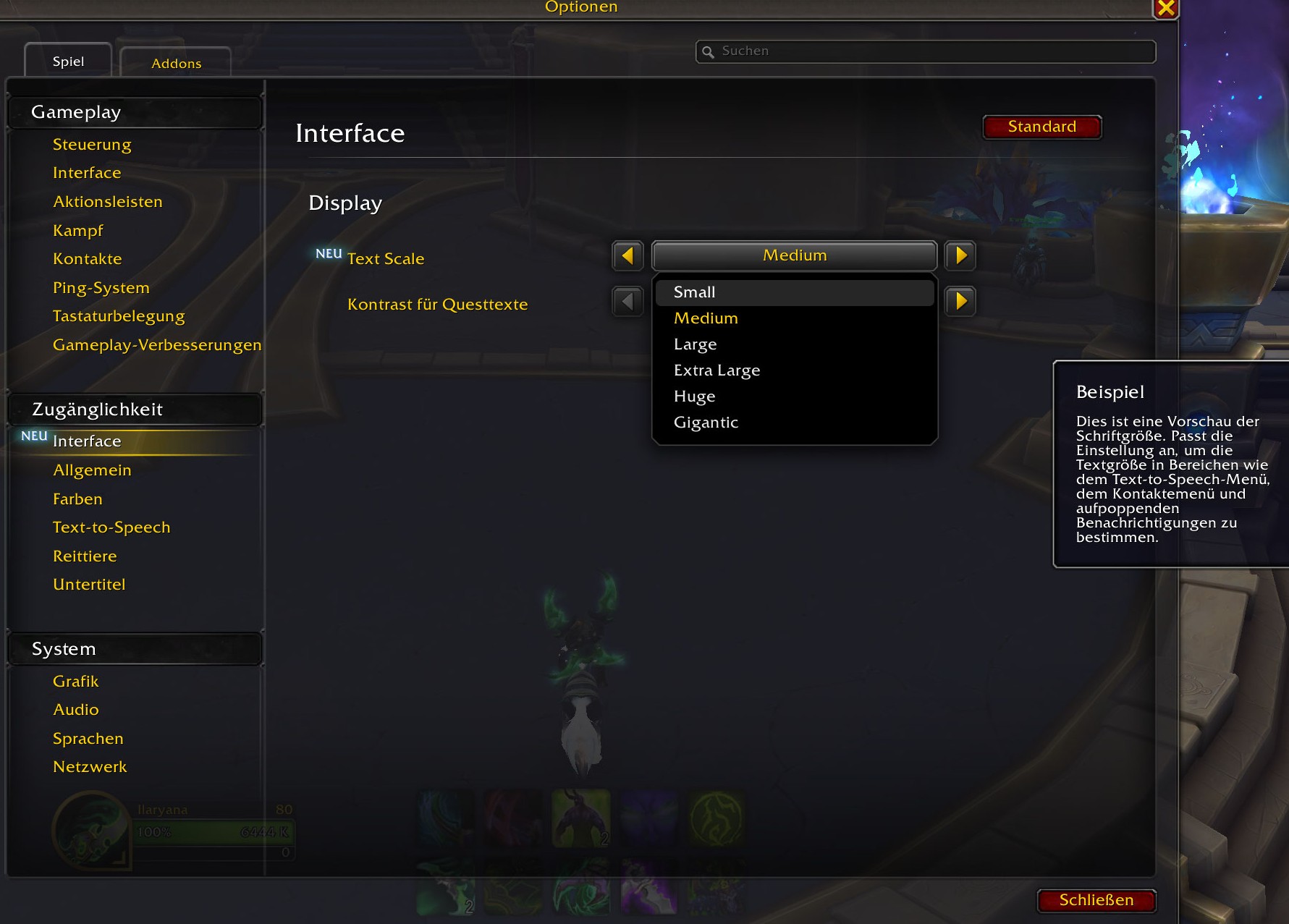The width and height of the screenshot is (1289, 924).
Task: Open the Text-to-Speech section
Action: click(x=111, y=527)
